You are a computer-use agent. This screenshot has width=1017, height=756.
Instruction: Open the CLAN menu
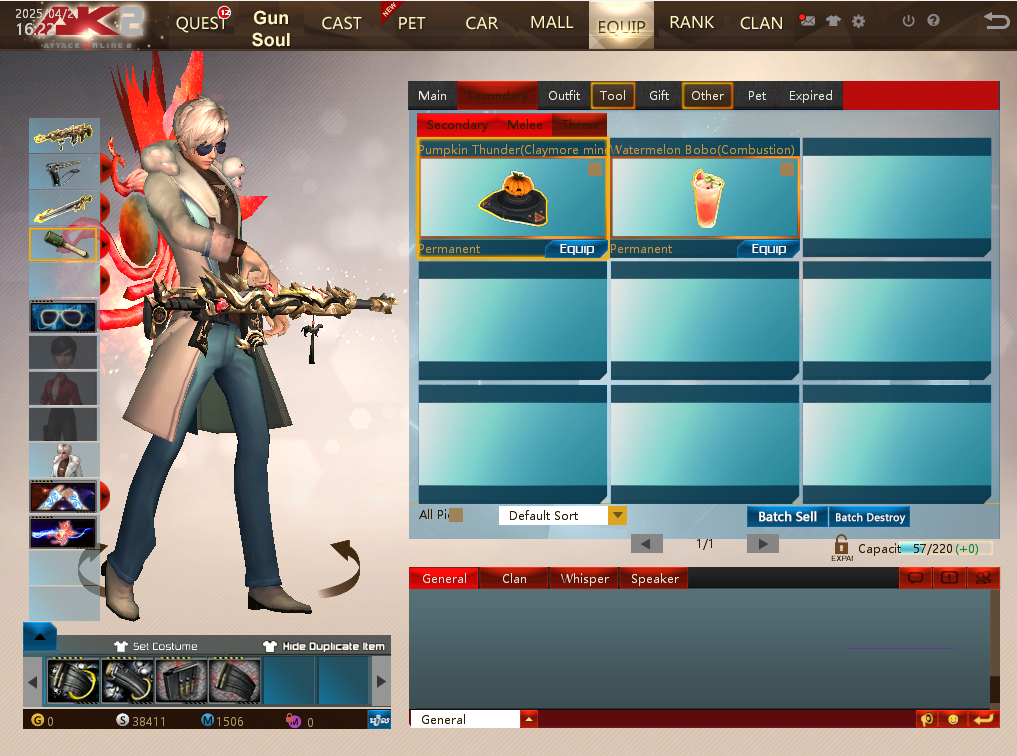761,23
